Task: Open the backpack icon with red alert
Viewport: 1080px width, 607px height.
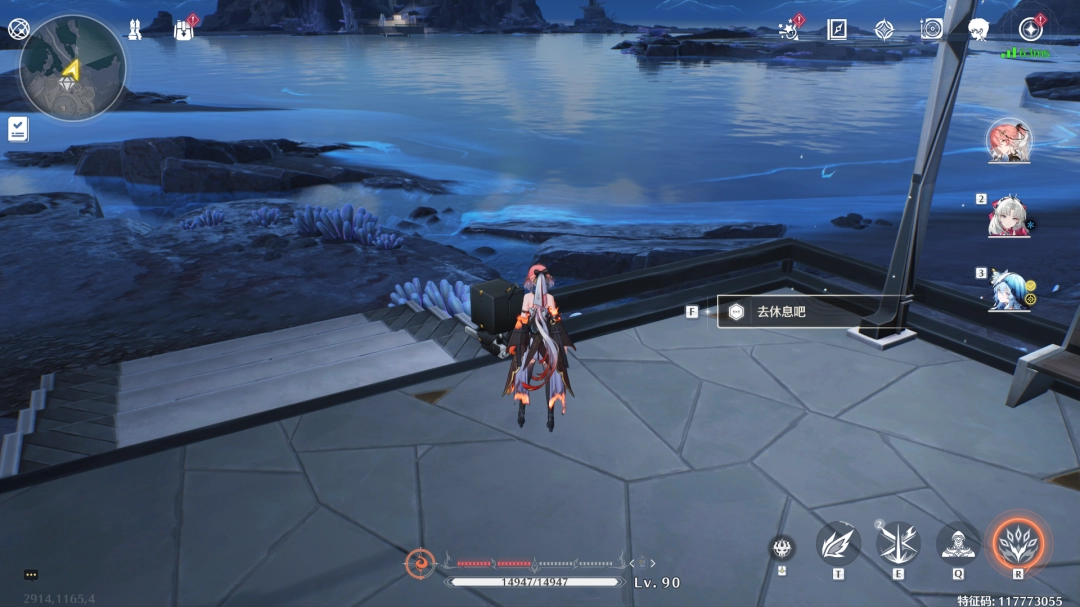Action: click(x=182, y=29)
